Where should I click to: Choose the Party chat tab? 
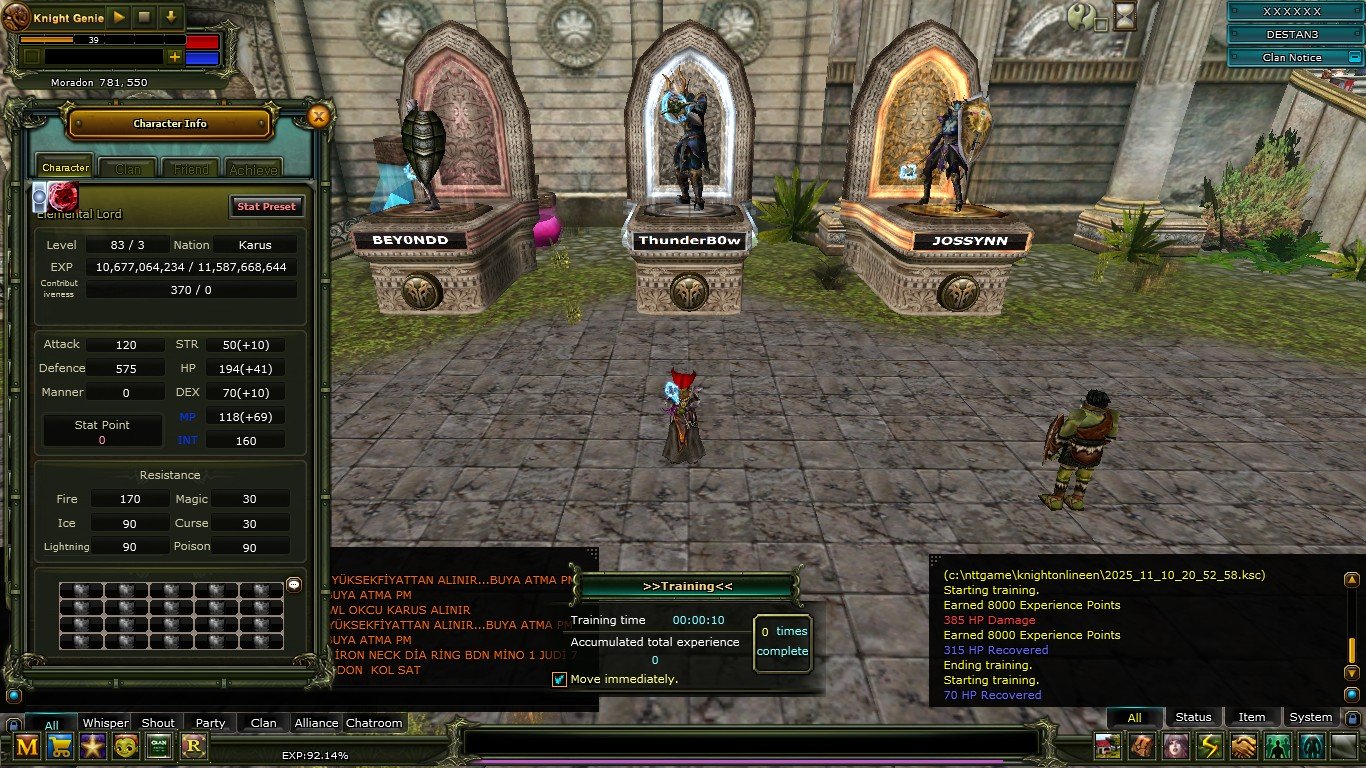(210, 723)
